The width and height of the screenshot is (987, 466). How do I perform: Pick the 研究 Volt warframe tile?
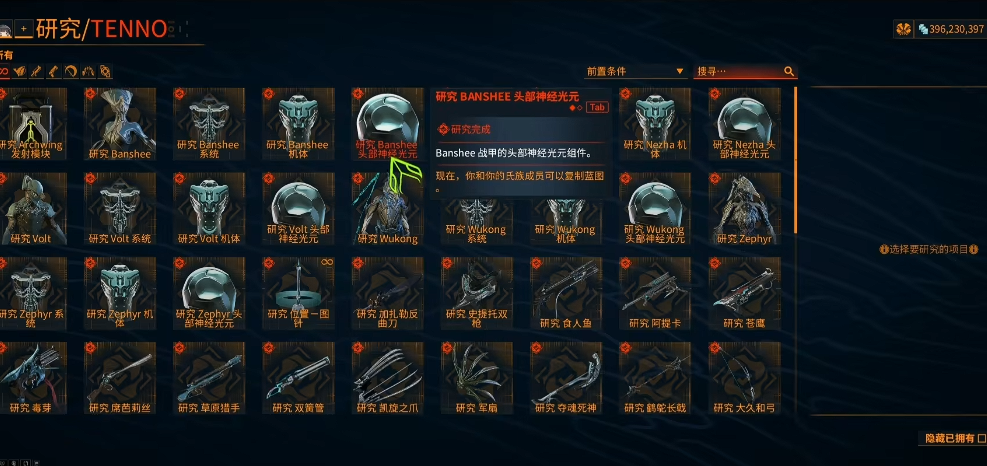[x=35, y=208]
